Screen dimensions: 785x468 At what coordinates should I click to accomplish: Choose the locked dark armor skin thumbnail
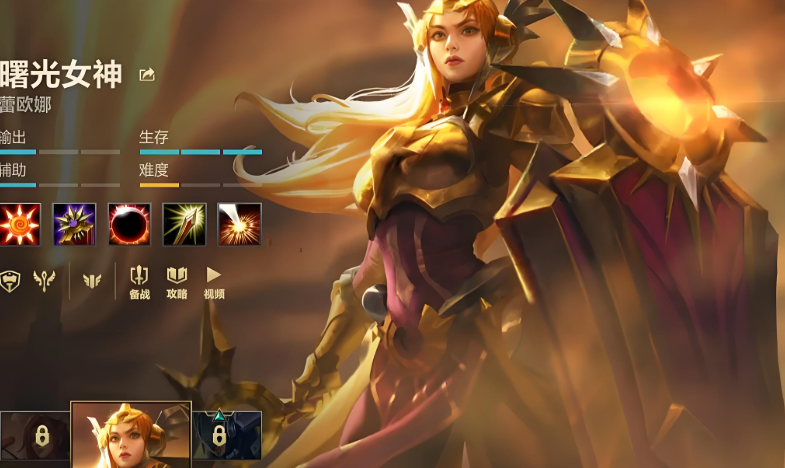click(227, 435)
